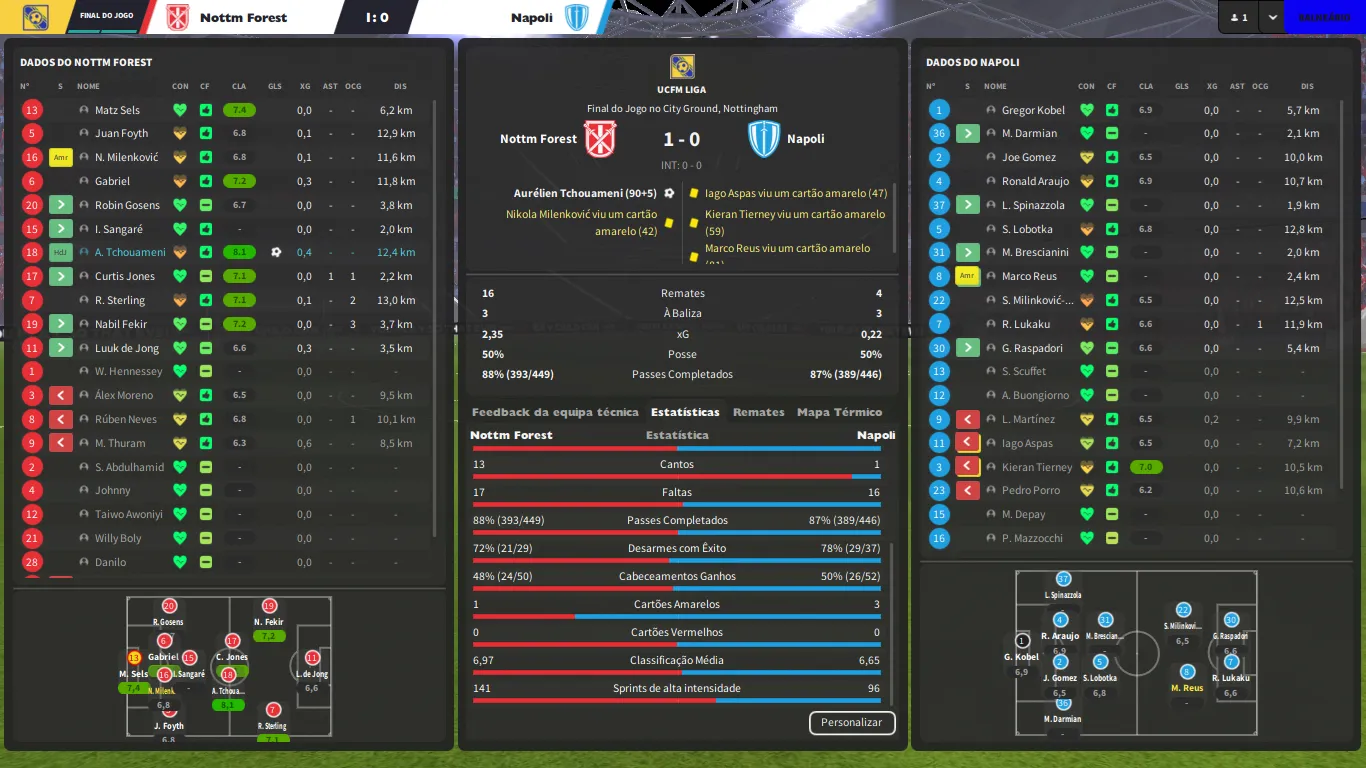Open Nottm Forest club name in header
The height and width of the screenshot is (768, 1366).
click(243, 18)
